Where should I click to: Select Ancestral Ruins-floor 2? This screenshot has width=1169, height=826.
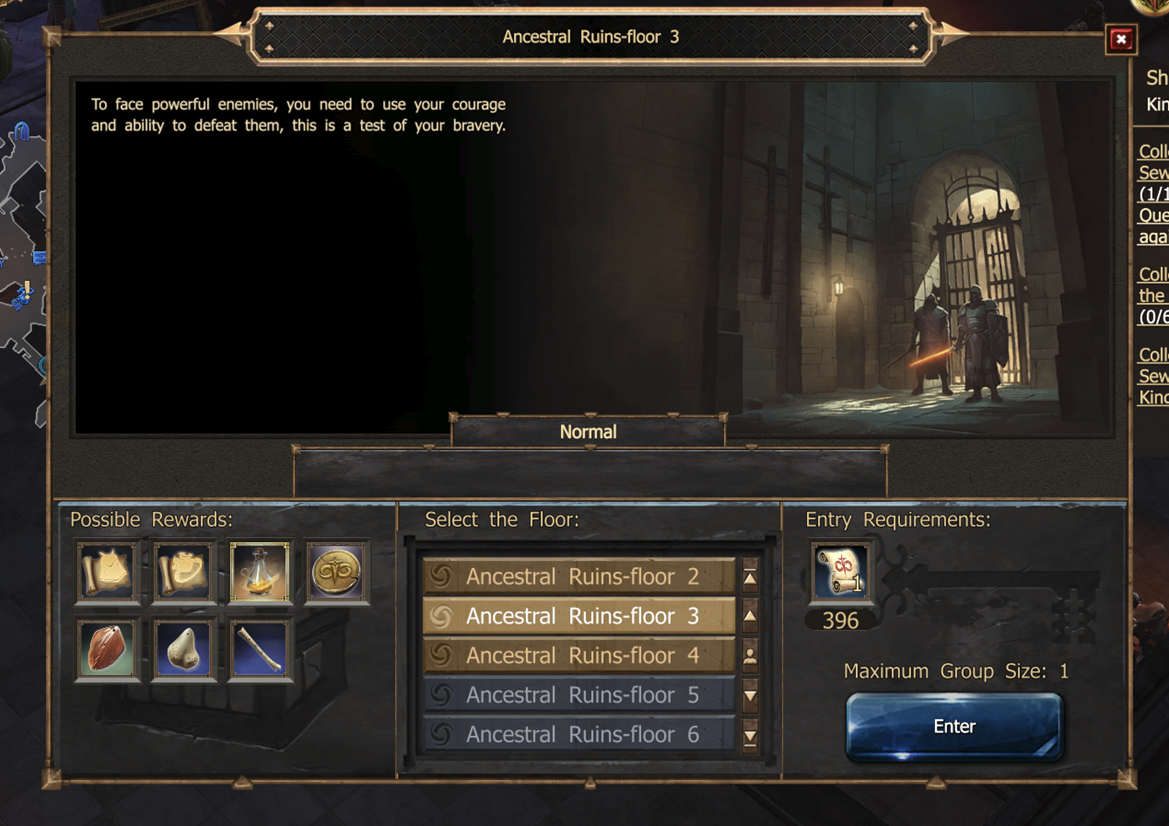[579, 577]
